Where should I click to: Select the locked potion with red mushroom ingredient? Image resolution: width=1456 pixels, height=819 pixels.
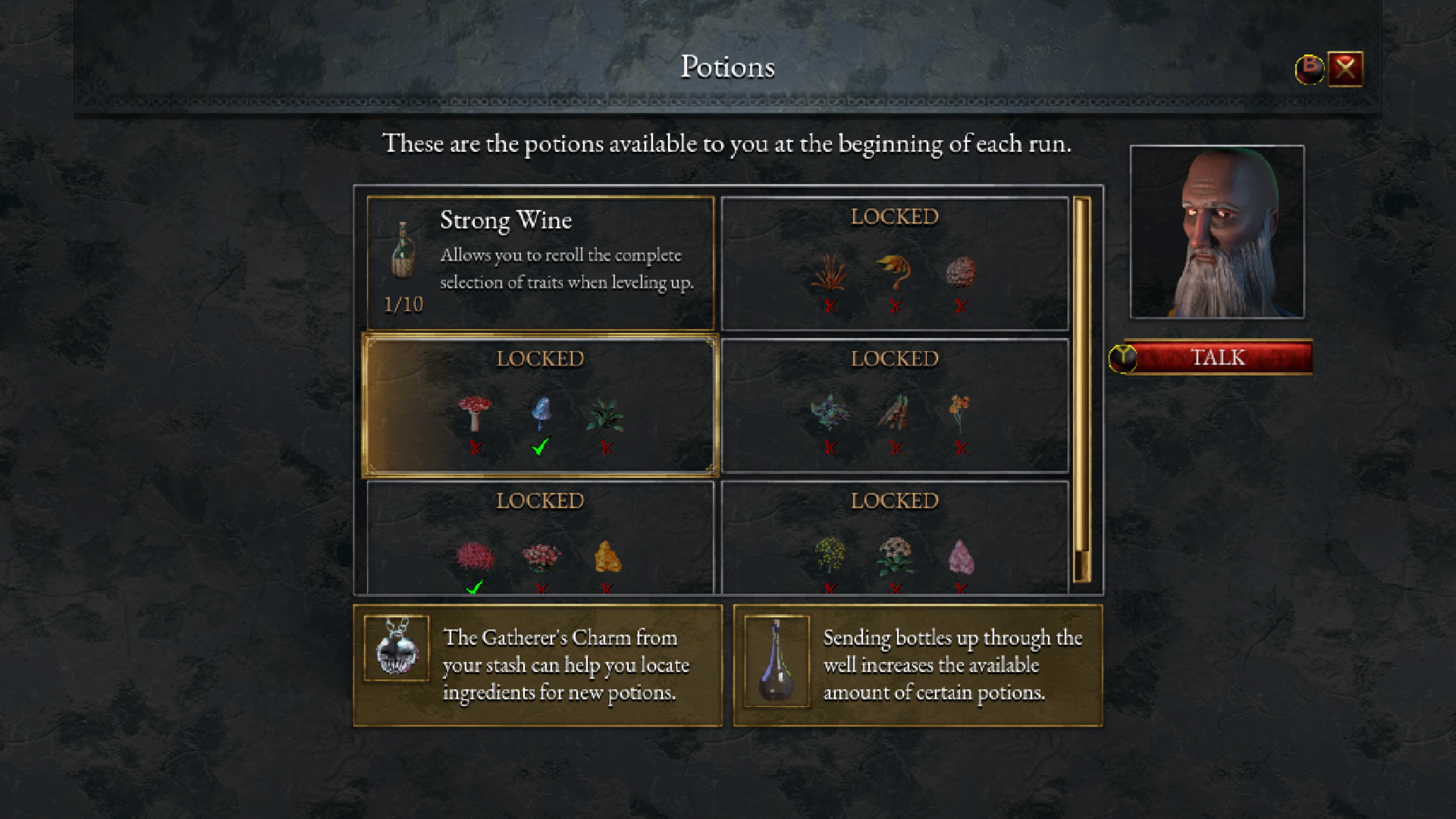coord(540,405)
